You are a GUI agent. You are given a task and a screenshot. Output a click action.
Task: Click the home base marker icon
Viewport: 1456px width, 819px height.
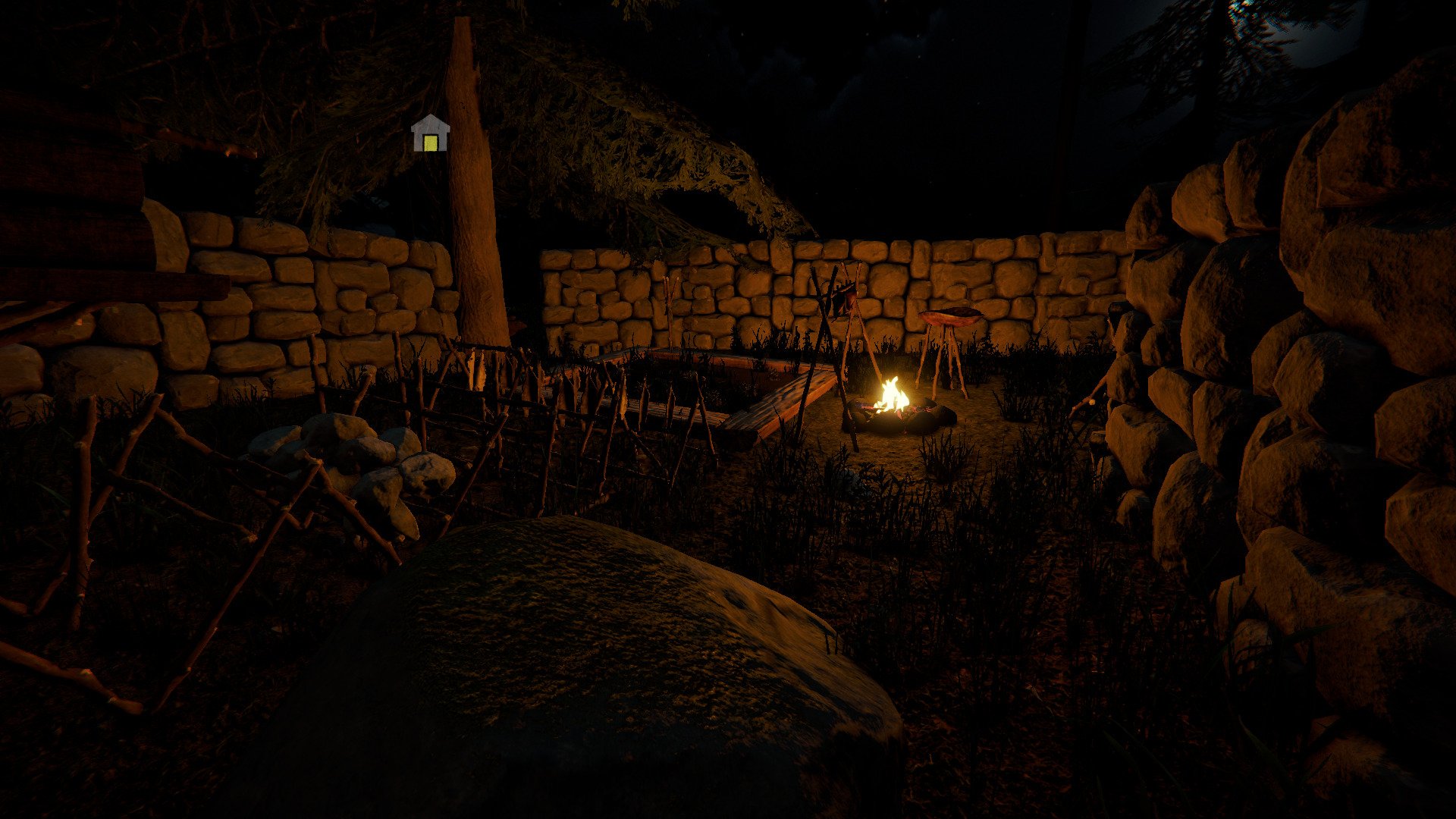430,134
